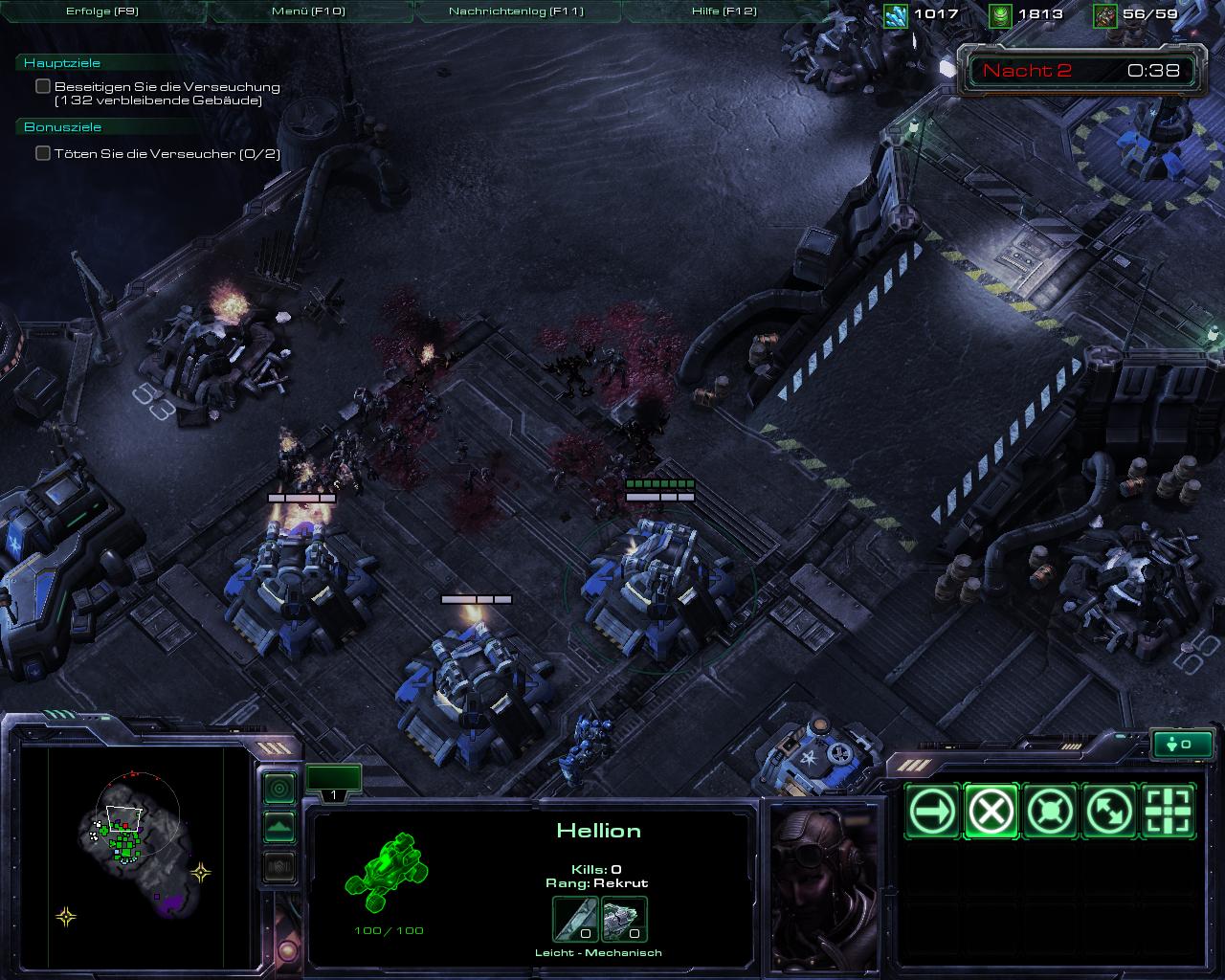Open the Menü (F10)
The image size is (1225, 980).
(x=306, y=11)
